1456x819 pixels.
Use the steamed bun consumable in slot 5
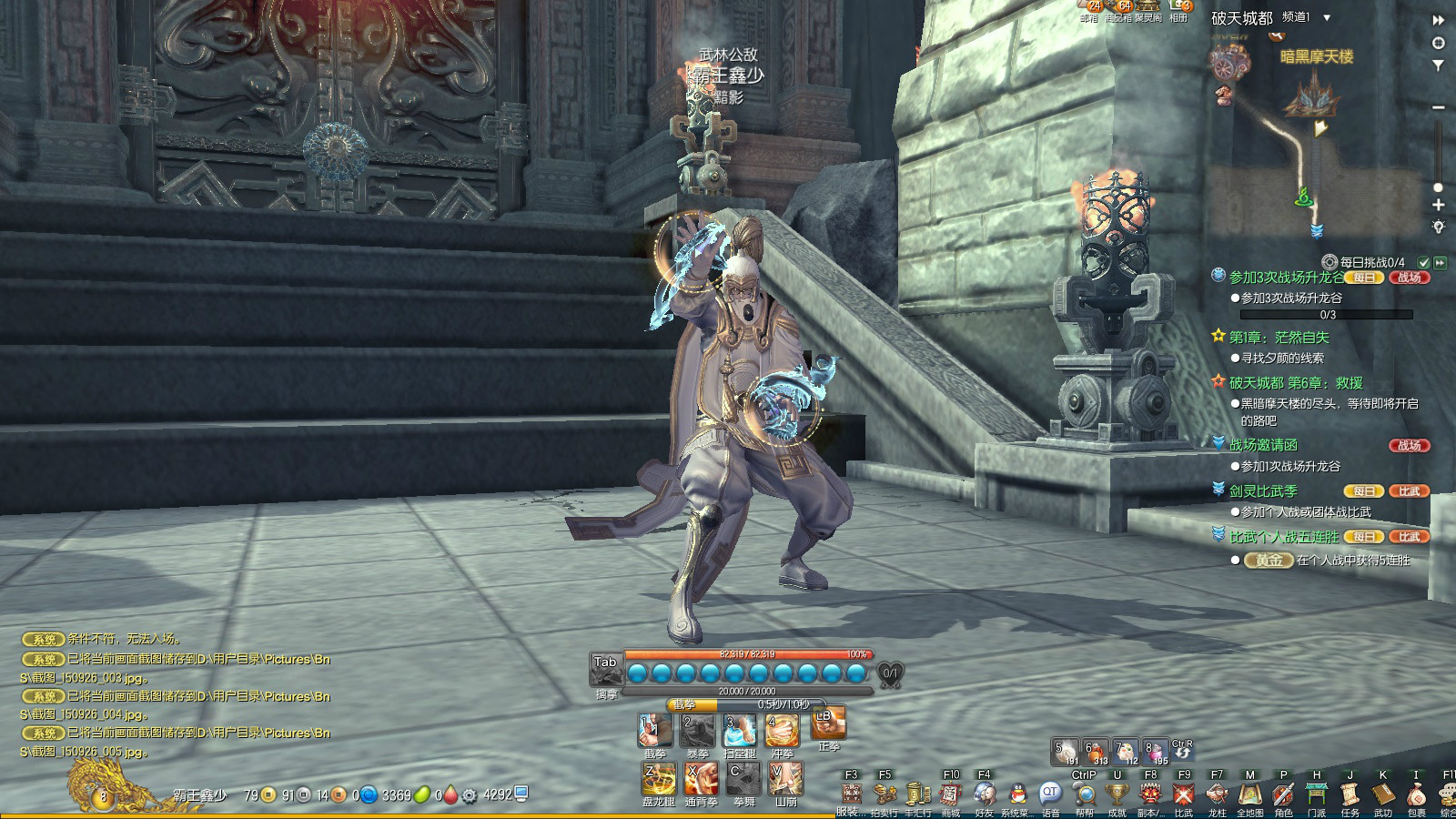tap(1065, 752)
